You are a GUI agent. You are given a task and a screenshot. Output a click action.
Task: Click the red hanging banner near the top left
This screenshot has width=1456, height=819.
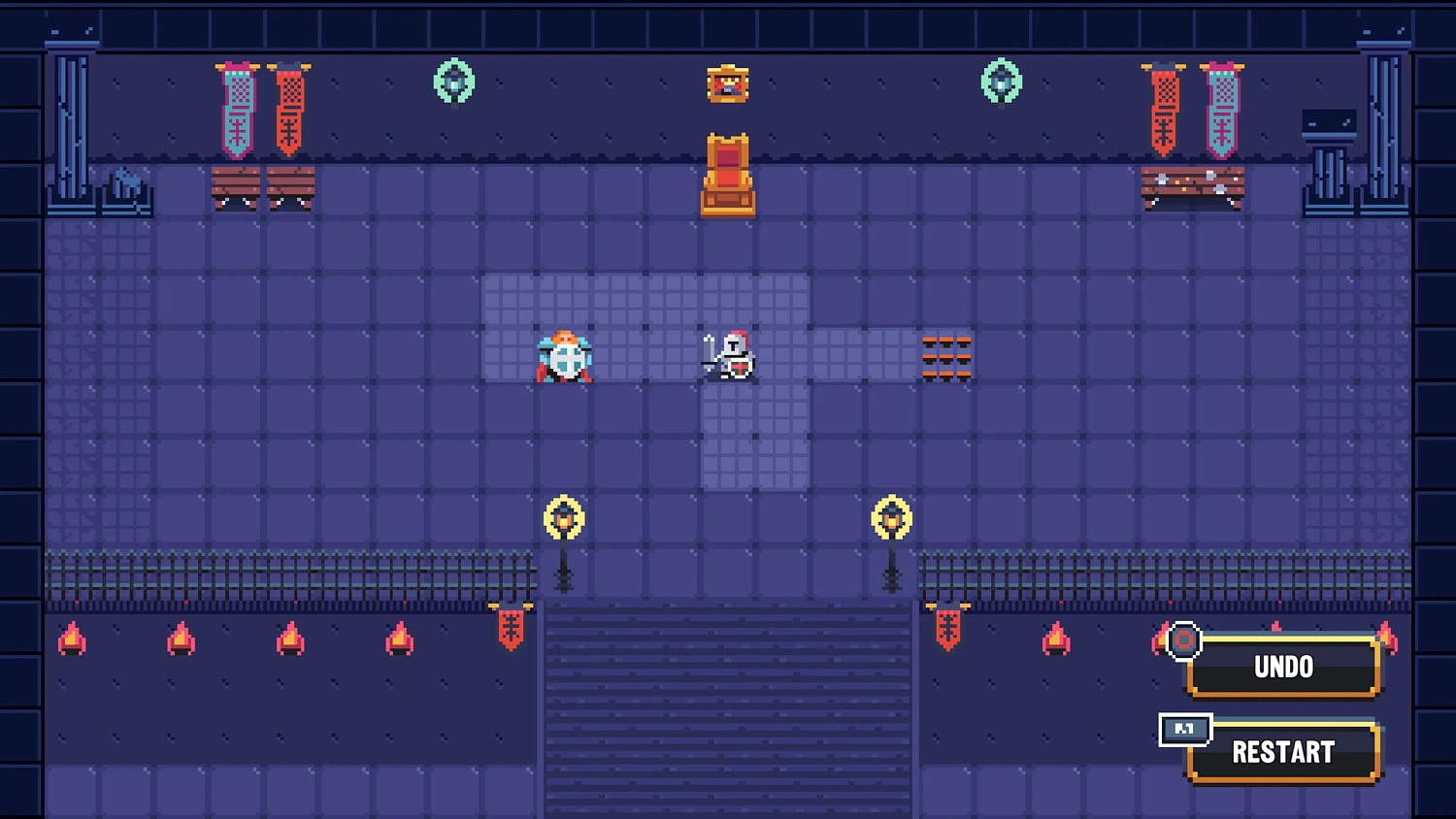288,107
